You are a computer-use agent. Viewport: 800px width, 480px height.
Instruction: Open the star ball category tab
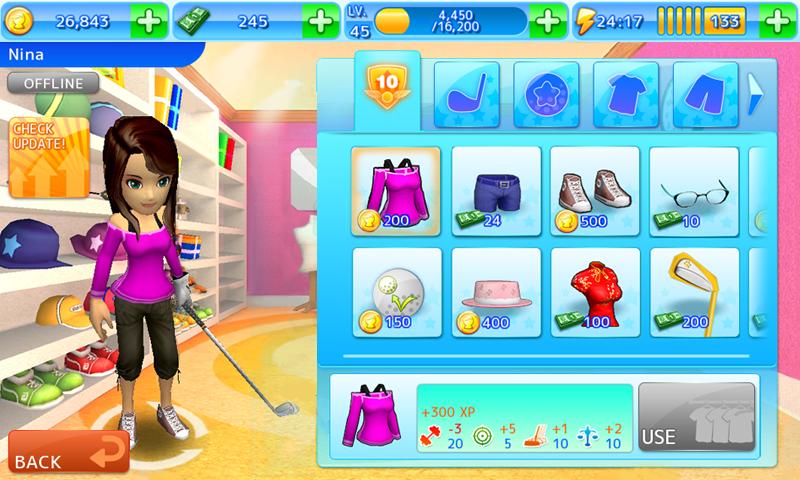click(546, 94)
